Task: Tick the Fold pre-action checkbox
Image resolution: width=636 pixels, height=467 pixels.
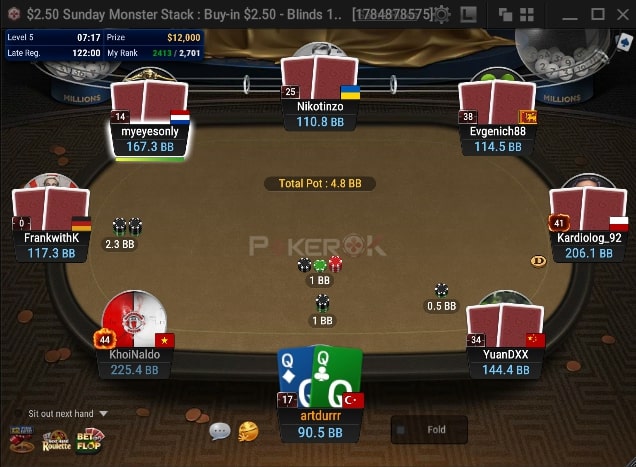Action: [x=402, y=430]
